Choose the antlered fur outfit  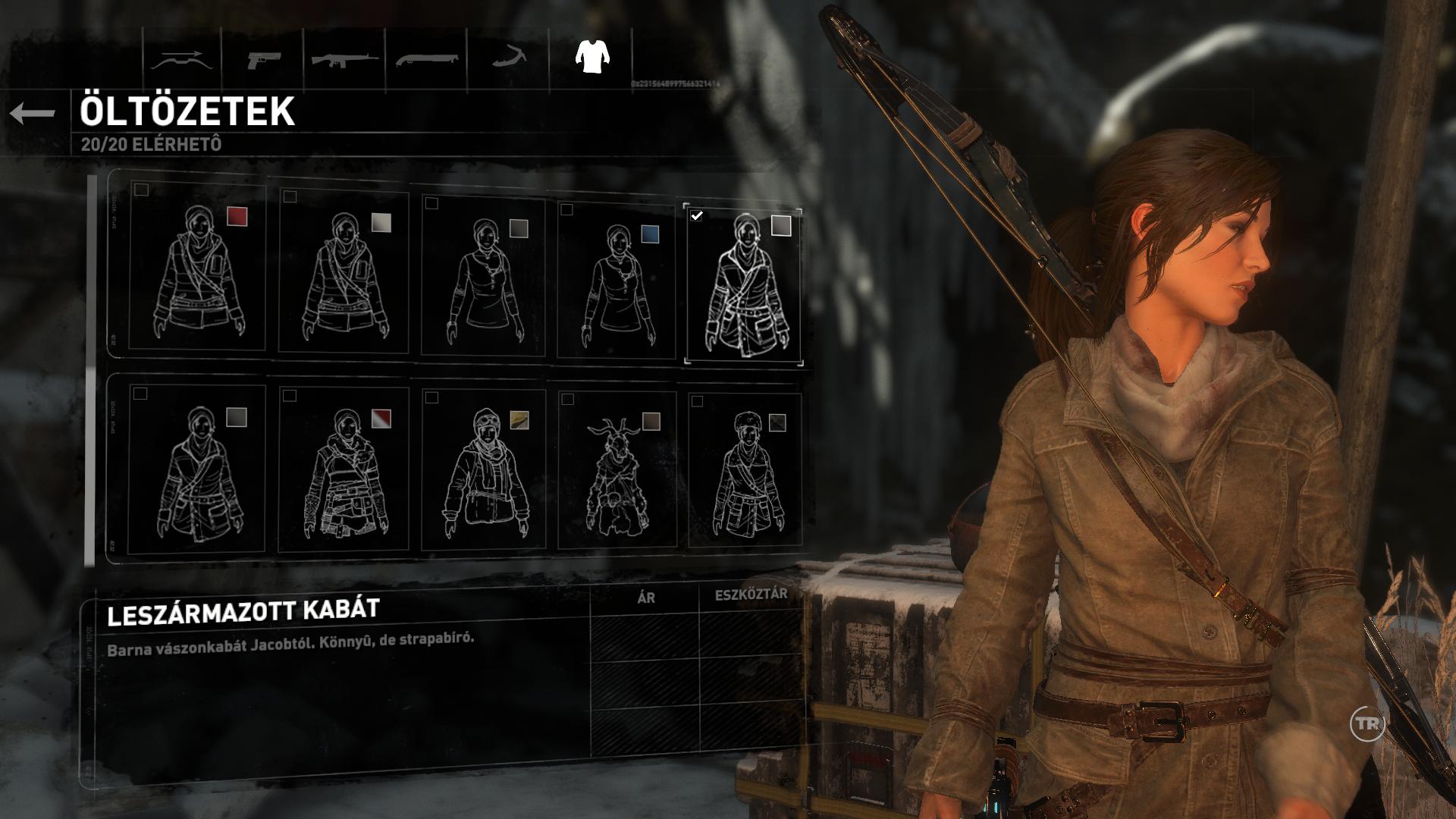click(x=617, y=470)
